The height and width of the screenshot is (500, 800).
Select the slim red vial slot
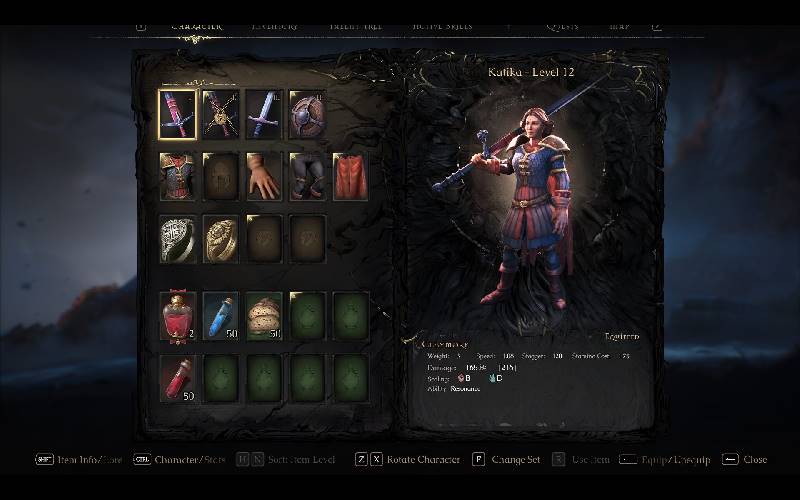178,378
